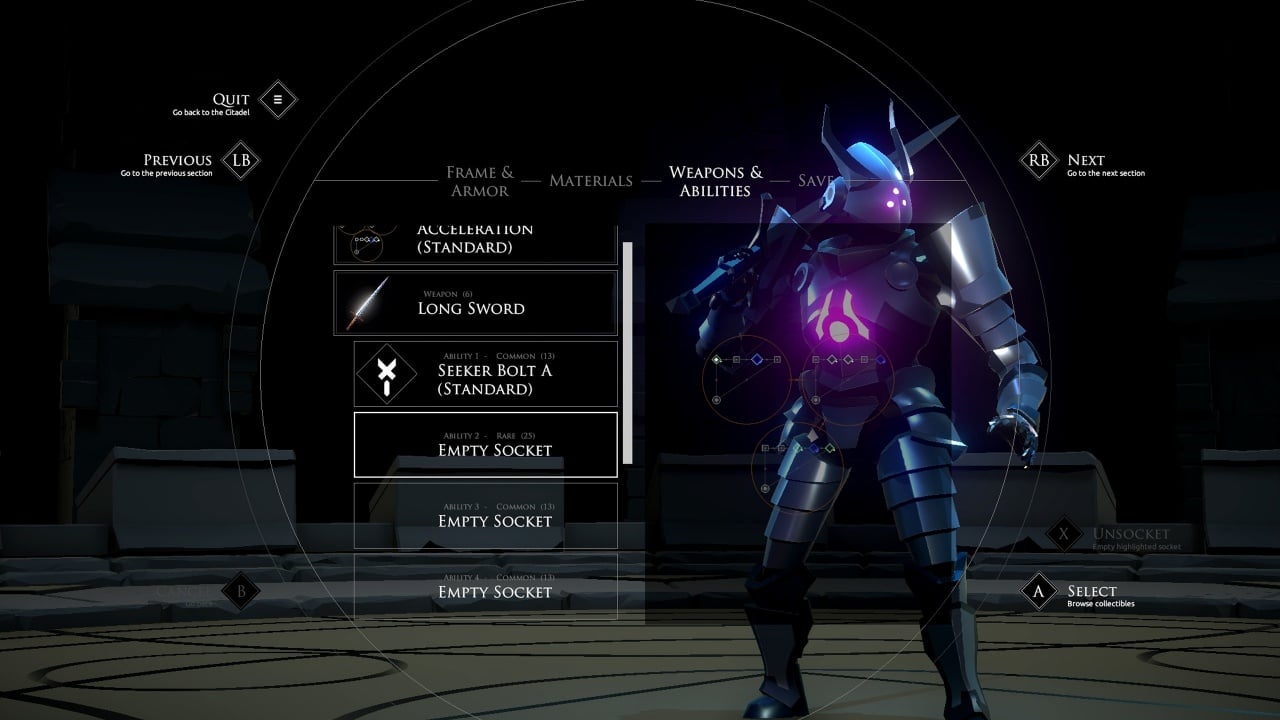Choose the Seeker Bolt A ability slot
Viewport: 1280px width, 720px height.
[486, 374]
